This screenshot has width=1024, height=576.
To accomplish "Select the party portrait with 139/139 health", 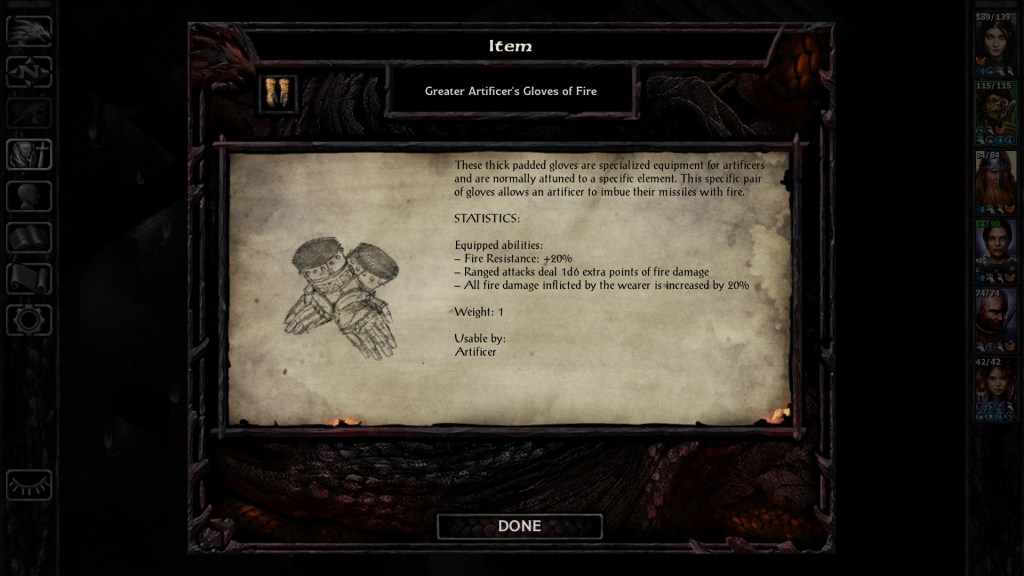I will [995, 46].
